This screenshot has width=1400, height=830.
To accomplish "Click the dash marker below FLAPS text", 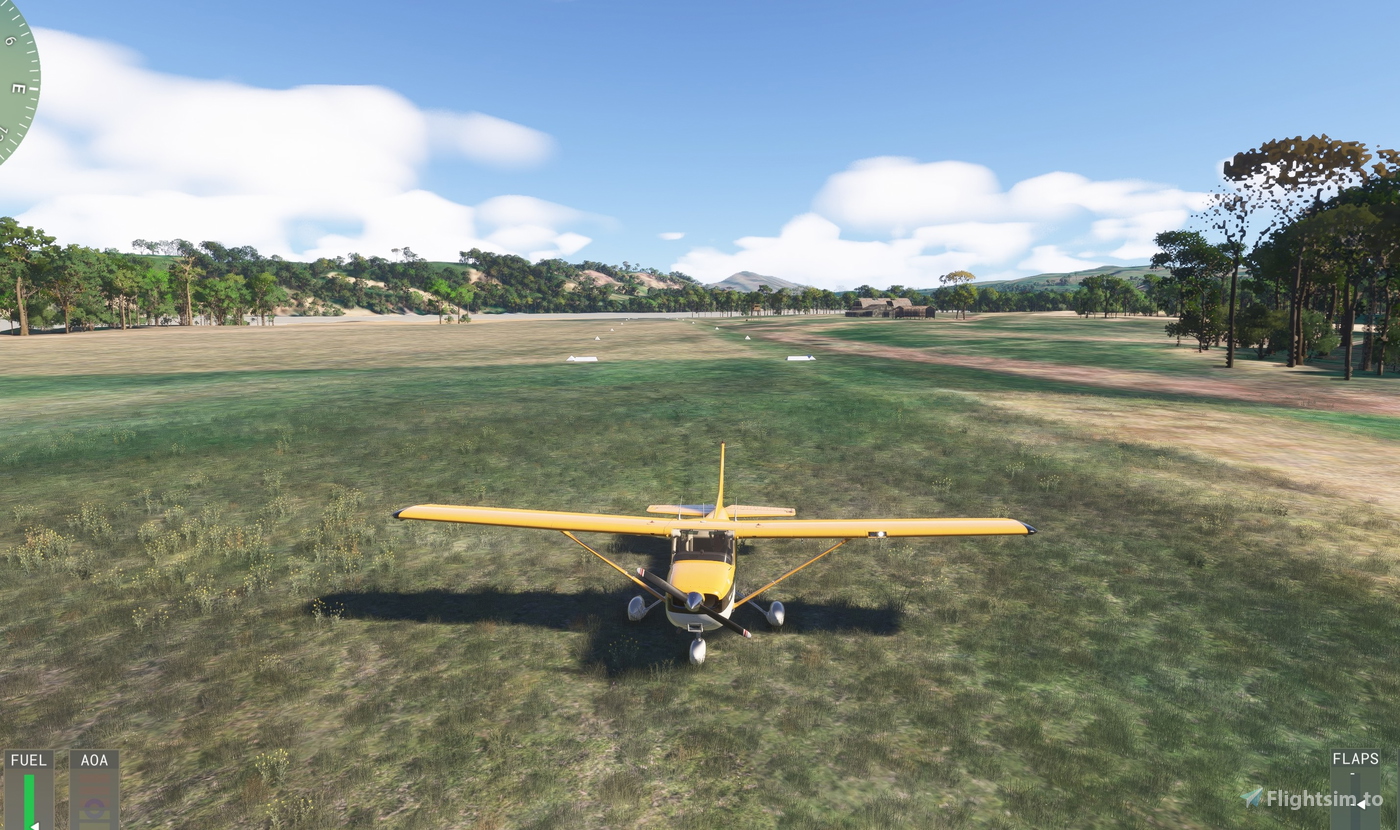I will coord(1353,773).
